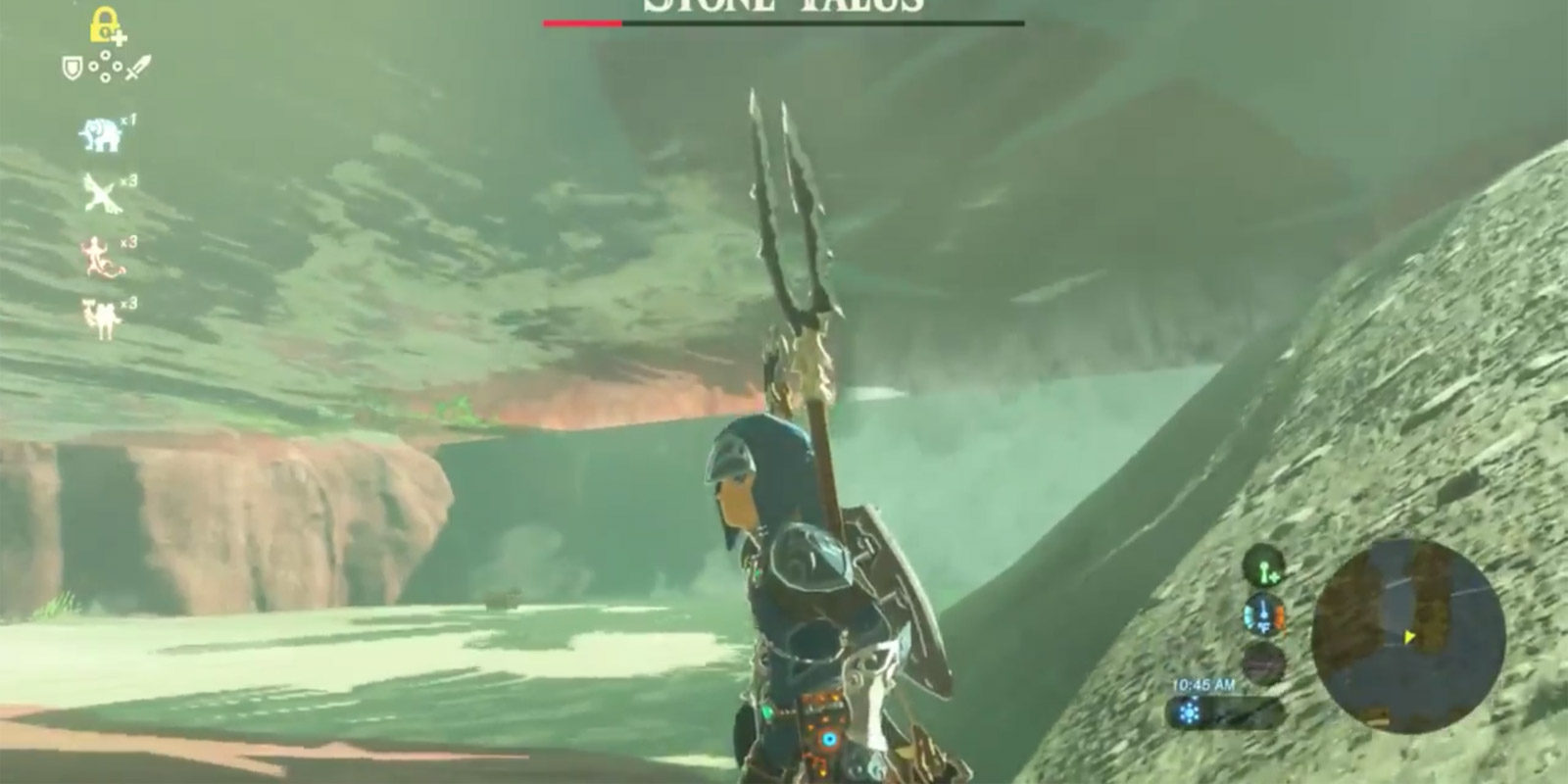Enable the plus marker beside the padlock
This screenshot has width=1568, height=784.
coord(119,36)
